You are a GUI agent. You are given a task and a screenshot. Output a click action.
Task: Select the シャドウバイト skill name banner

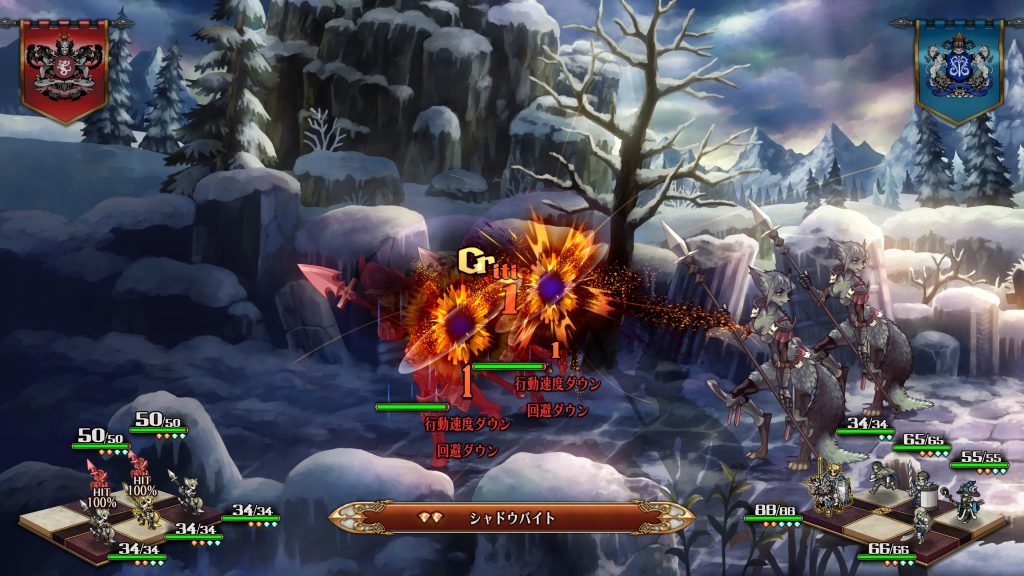pyautogui.click(x=512, y=517)
